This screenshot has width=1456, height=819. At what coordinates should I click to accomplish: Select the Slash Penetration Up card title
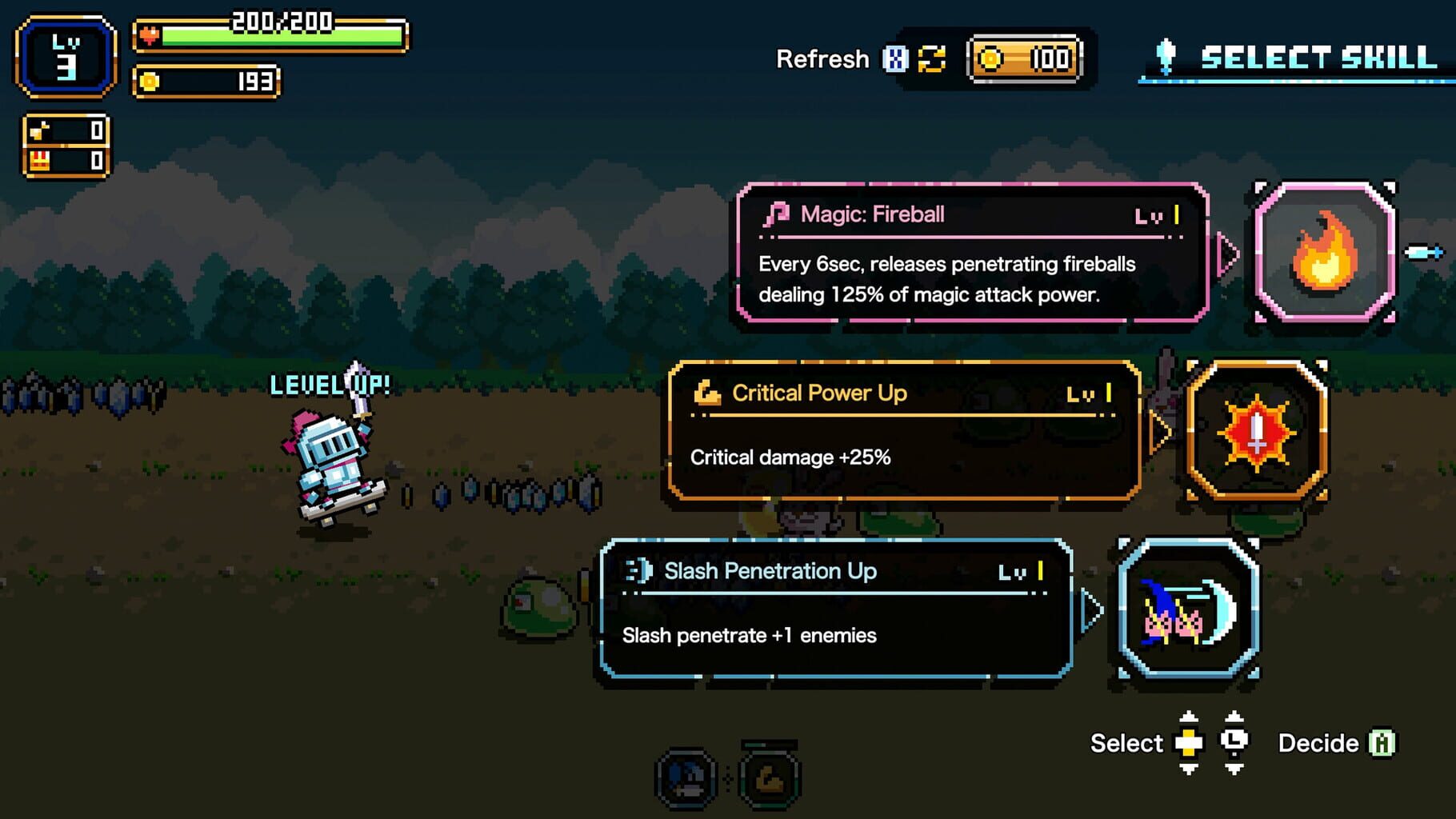pyautogui.click(x=770, y=572)
